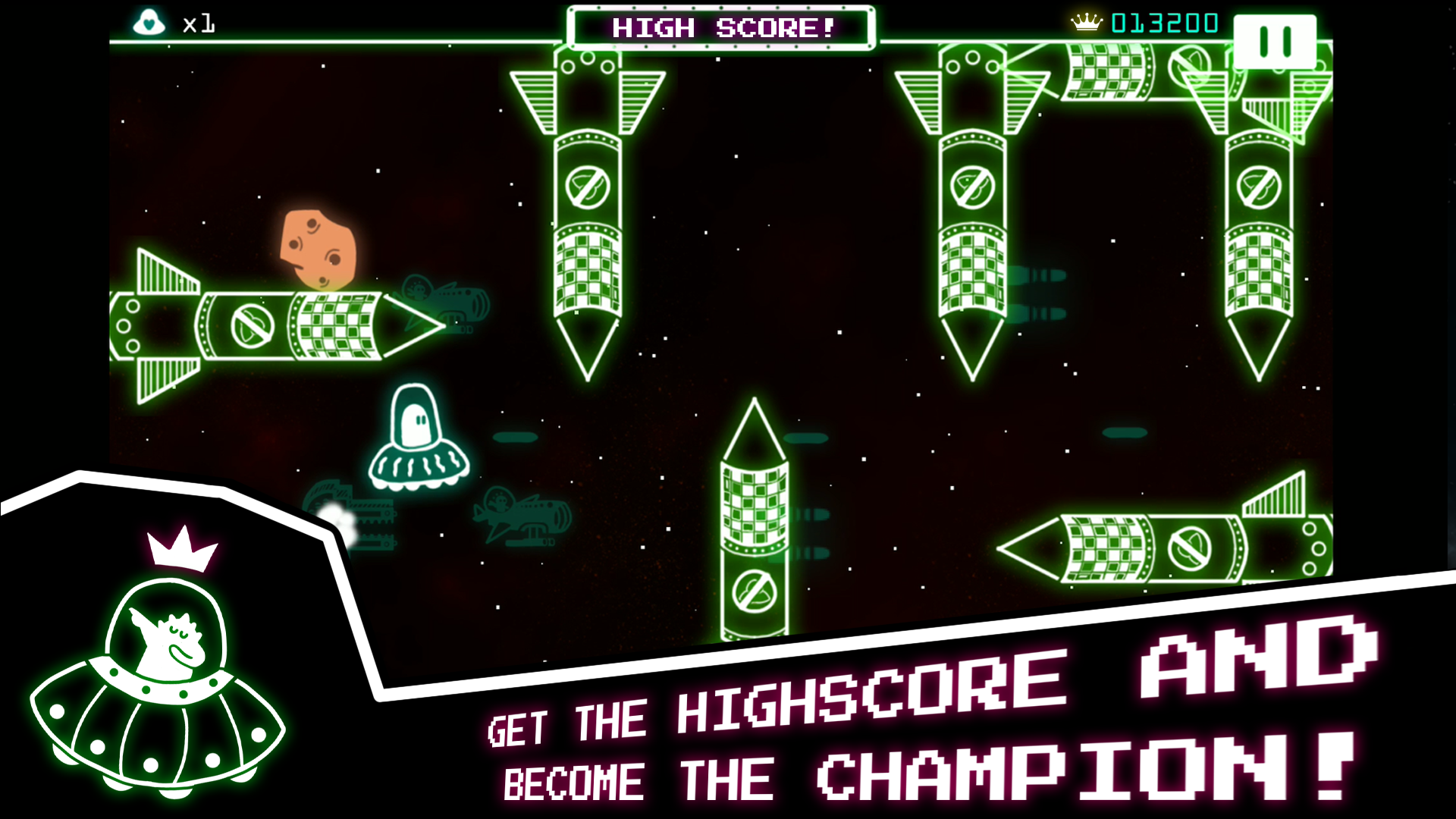Viewport: 1456px width, 819px height.
Task: Click the alien life counter icon
Action: (149, 22)
